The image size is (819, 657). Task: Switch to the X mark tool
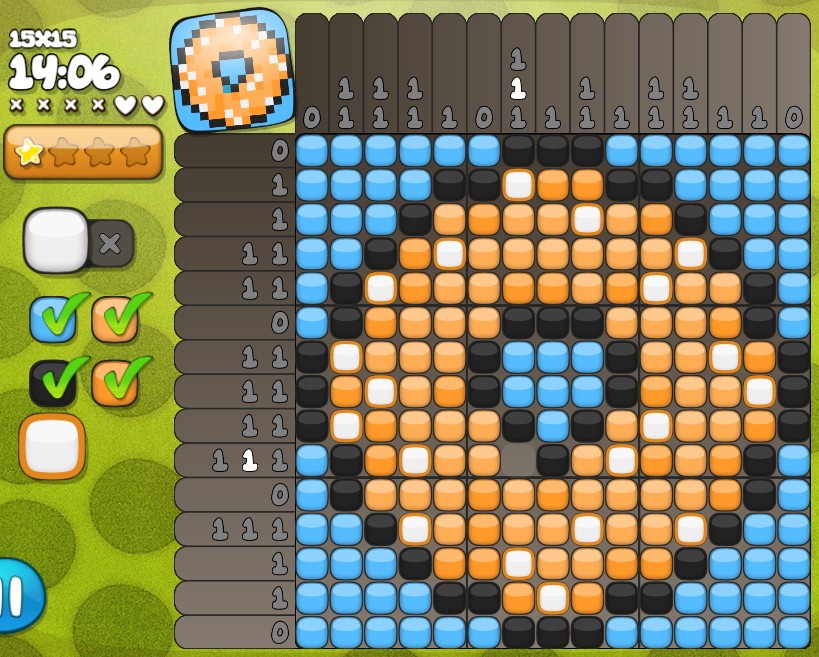tap(111, 243)
